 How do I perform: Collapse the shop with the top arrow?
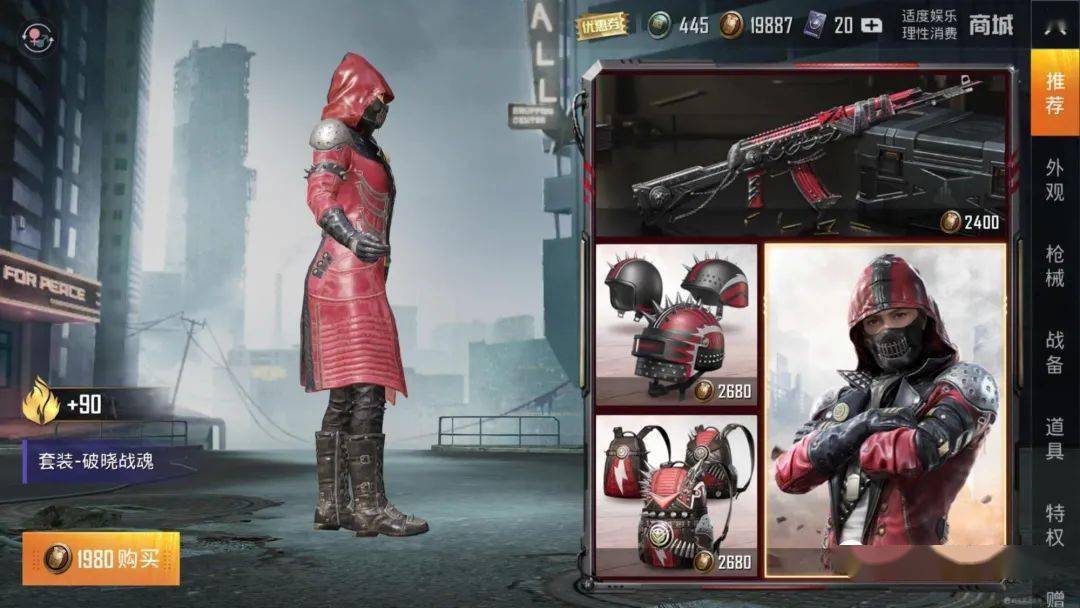pyautogui.click(x=1054, y=24)
